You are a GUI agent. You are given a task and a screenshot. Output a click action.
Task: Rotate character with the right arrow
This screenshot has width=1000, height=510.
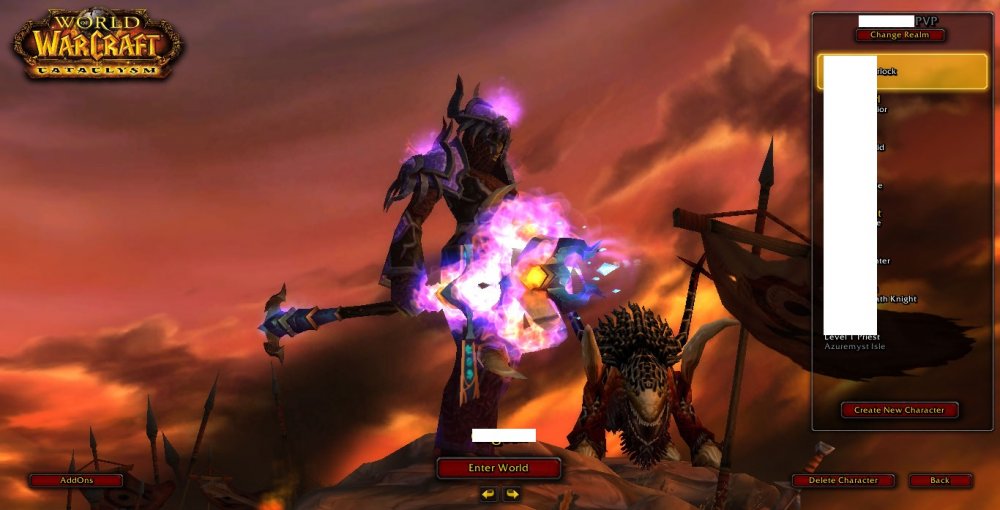(x=511, y=494)
